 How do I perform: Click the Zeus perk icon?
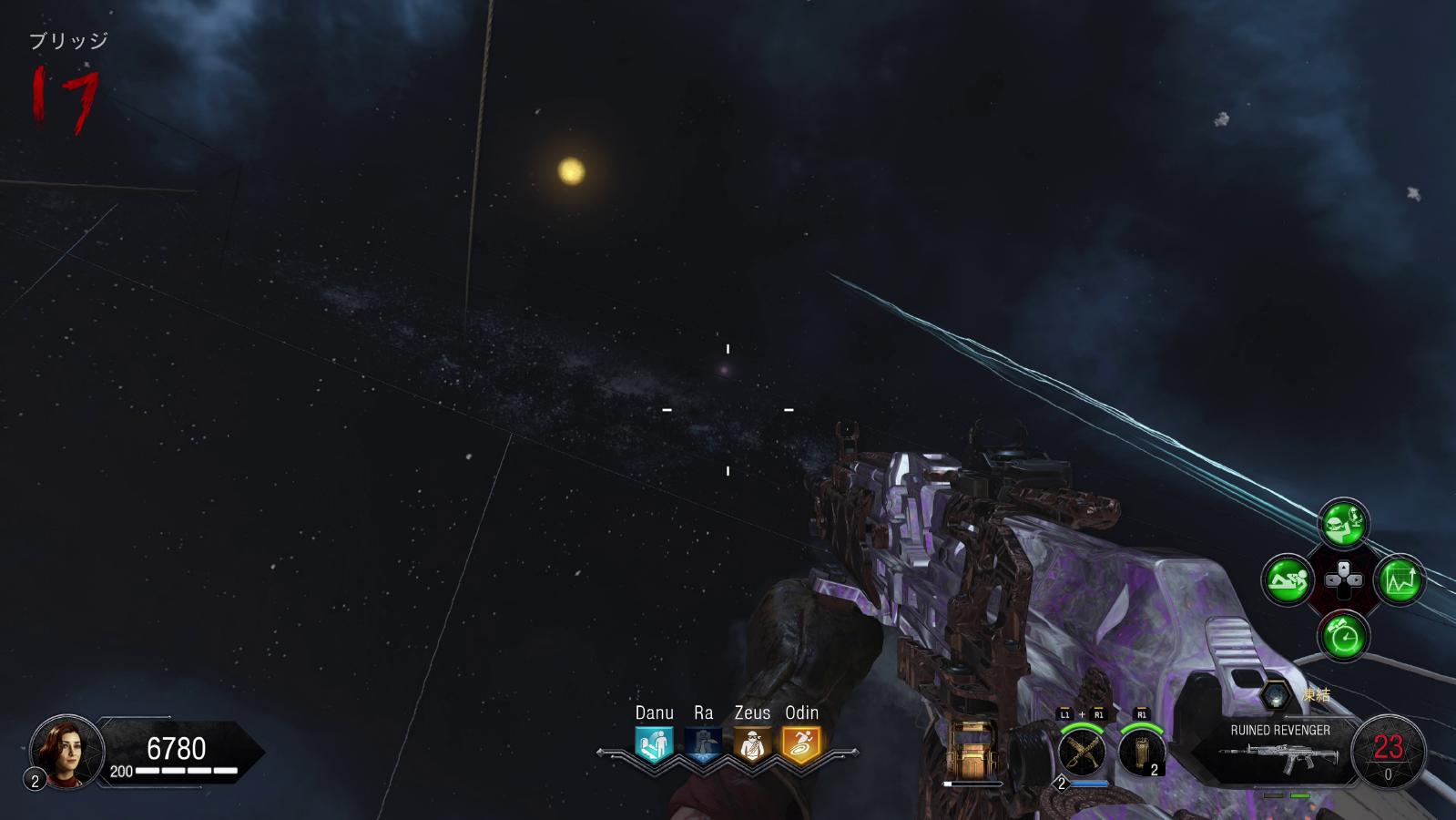pyautogui.click(x=752, y=744)
